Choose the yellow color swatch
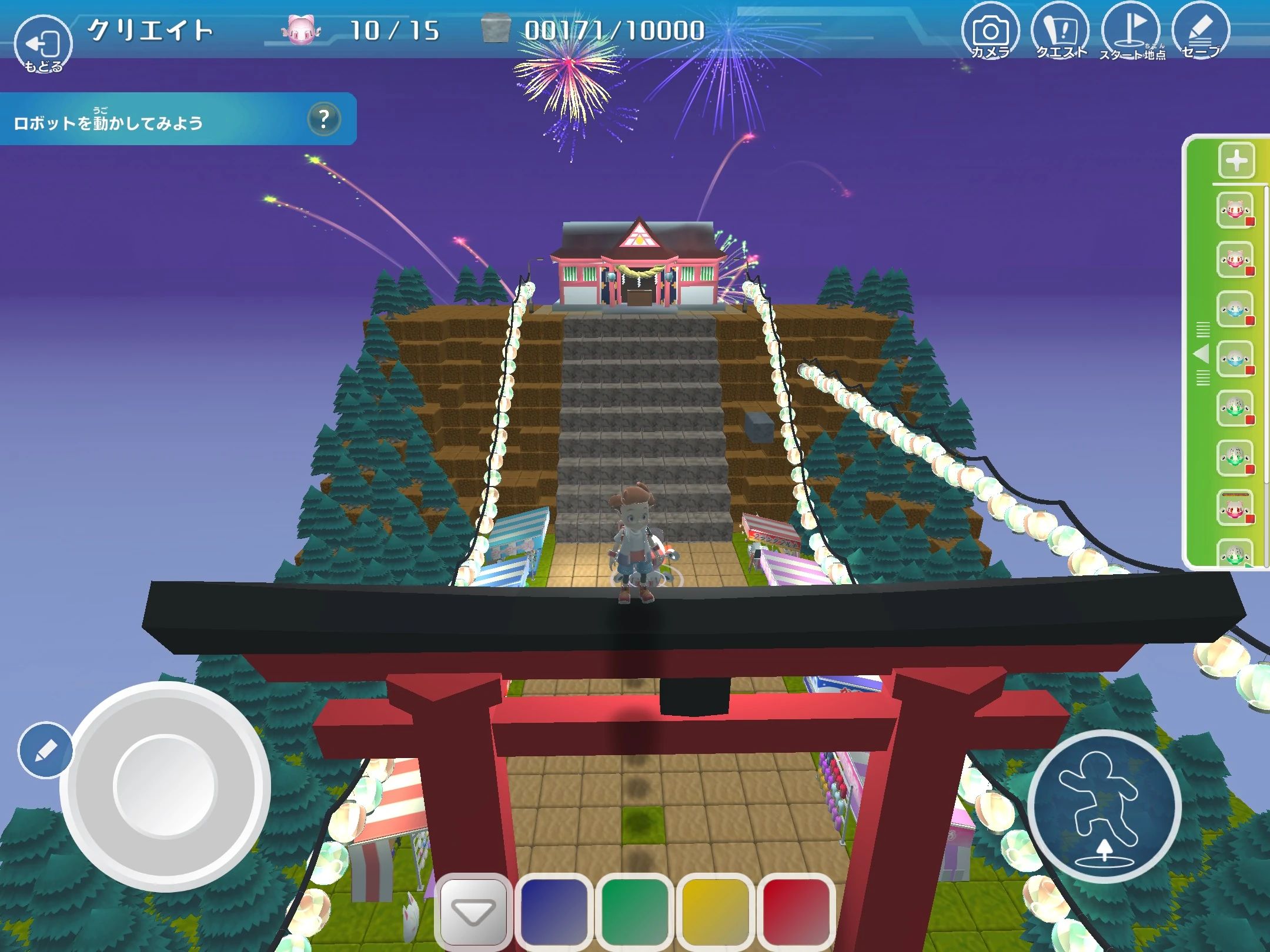Screen dimensions: 1270x952 716,912
